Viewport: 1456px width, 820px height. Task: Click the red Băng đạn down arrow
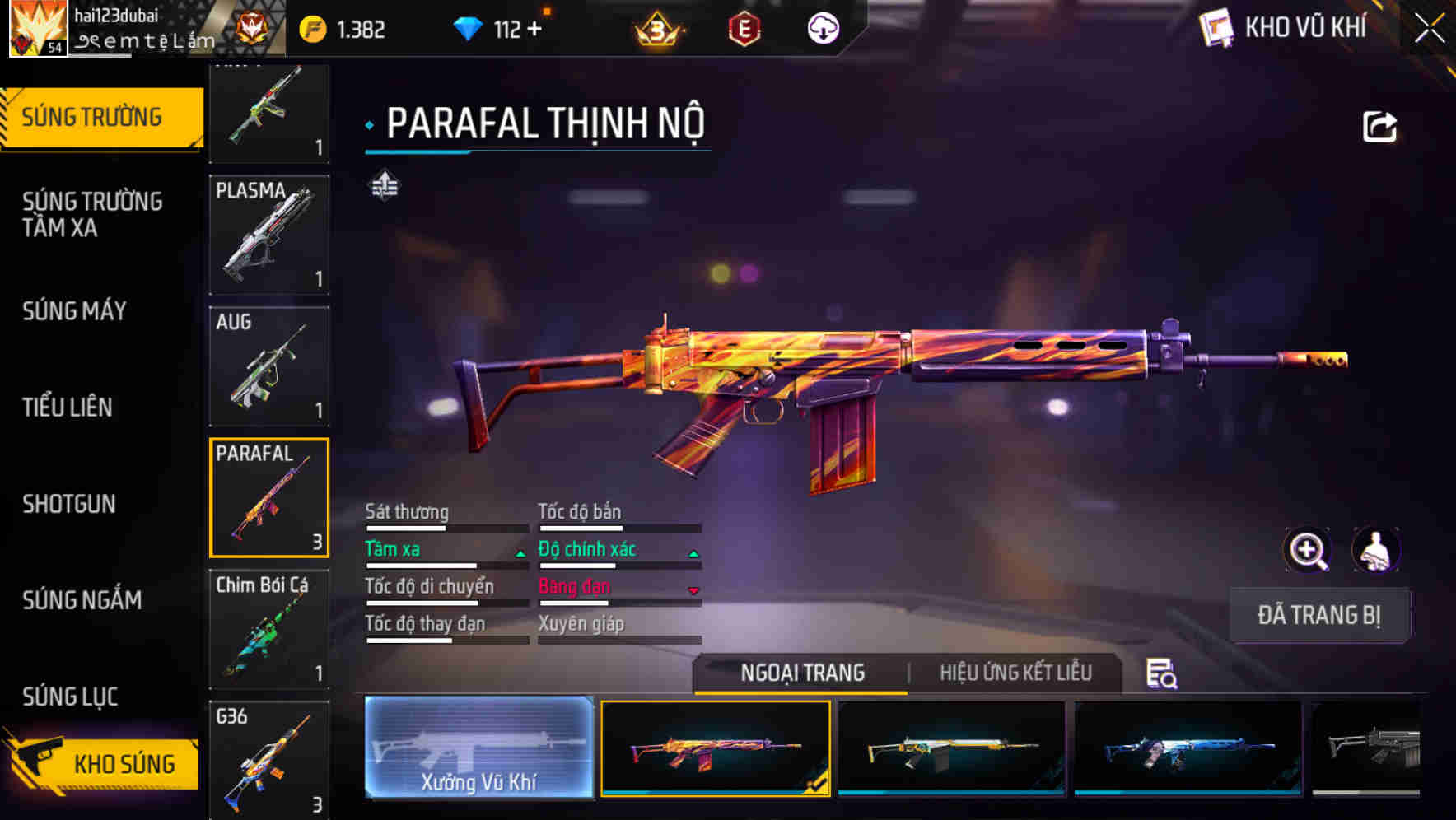[694, 590]
